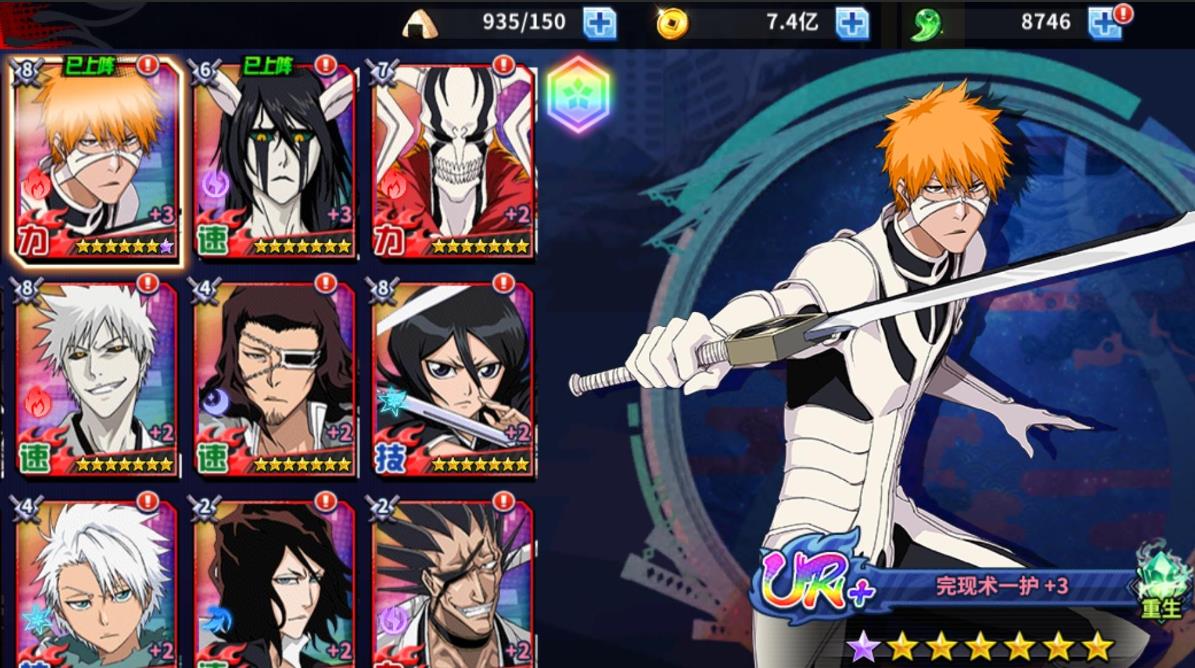
Task: Add more rice ball stamina
Action: (600, 23)
